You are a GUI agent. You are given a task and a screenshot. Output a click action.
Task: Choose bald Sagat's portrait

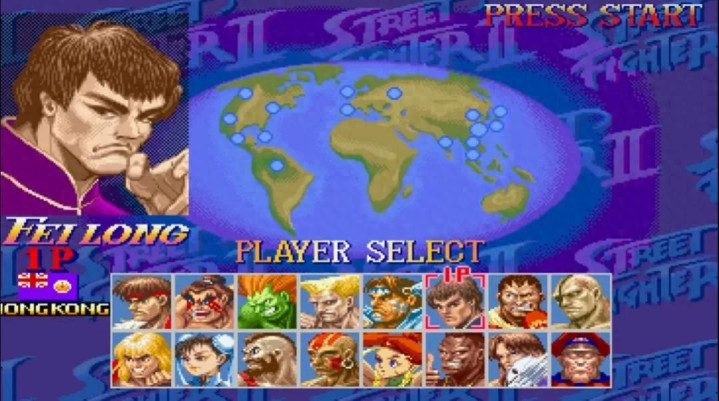pyautogui.click(x=580, y=302)
